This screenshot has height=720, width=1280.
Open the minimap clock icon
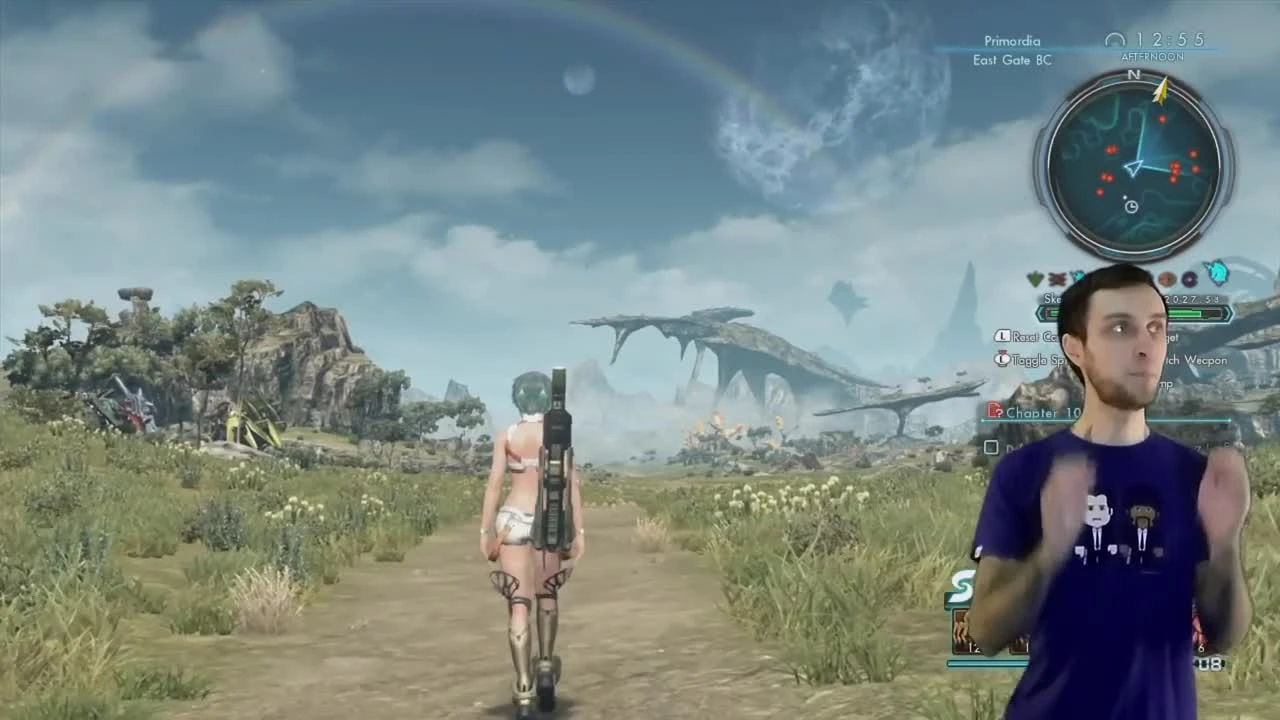click(x=1130, y=206)
